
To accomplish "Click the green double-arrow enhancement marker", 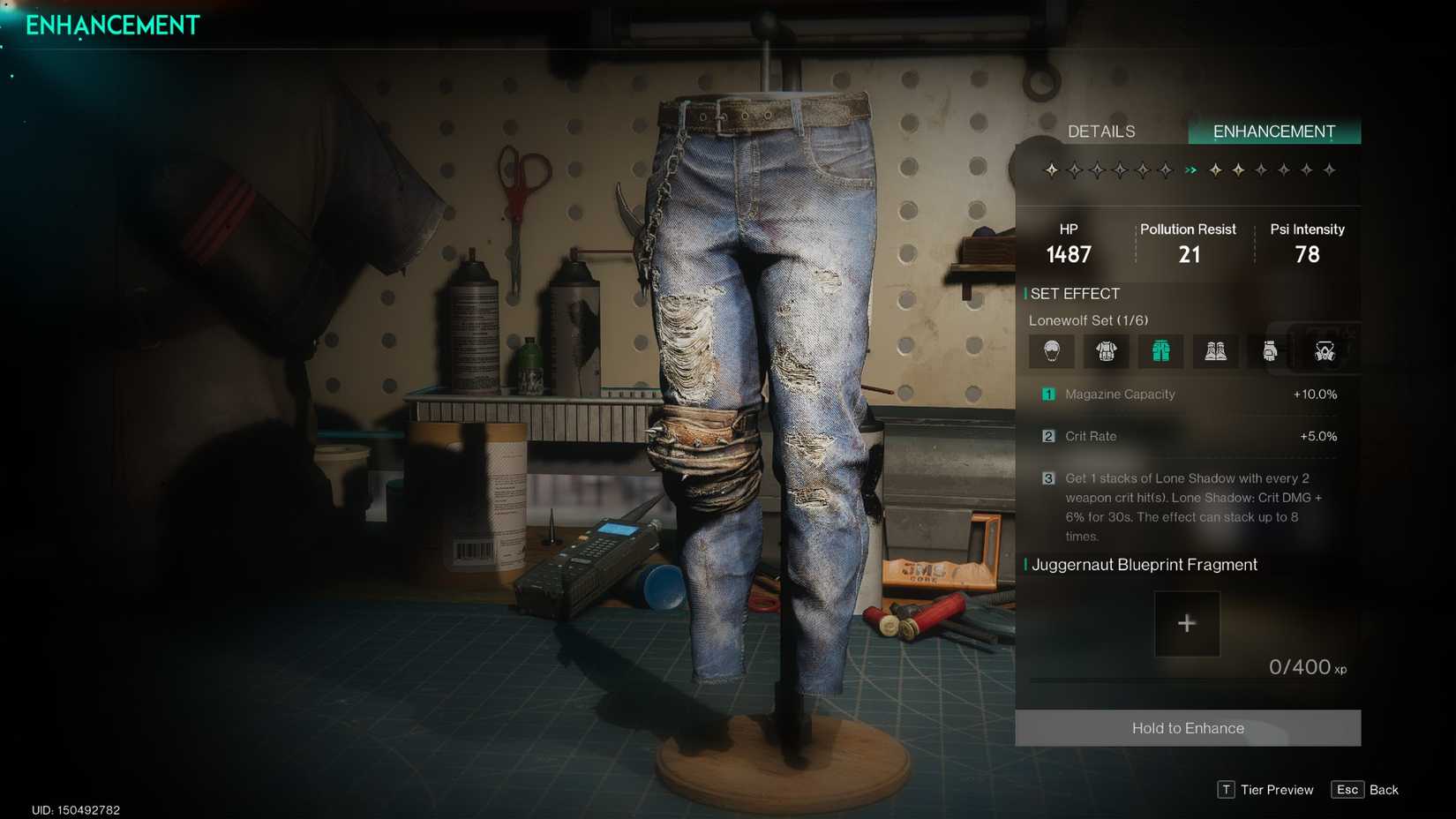I will [x=1192, y=169].
